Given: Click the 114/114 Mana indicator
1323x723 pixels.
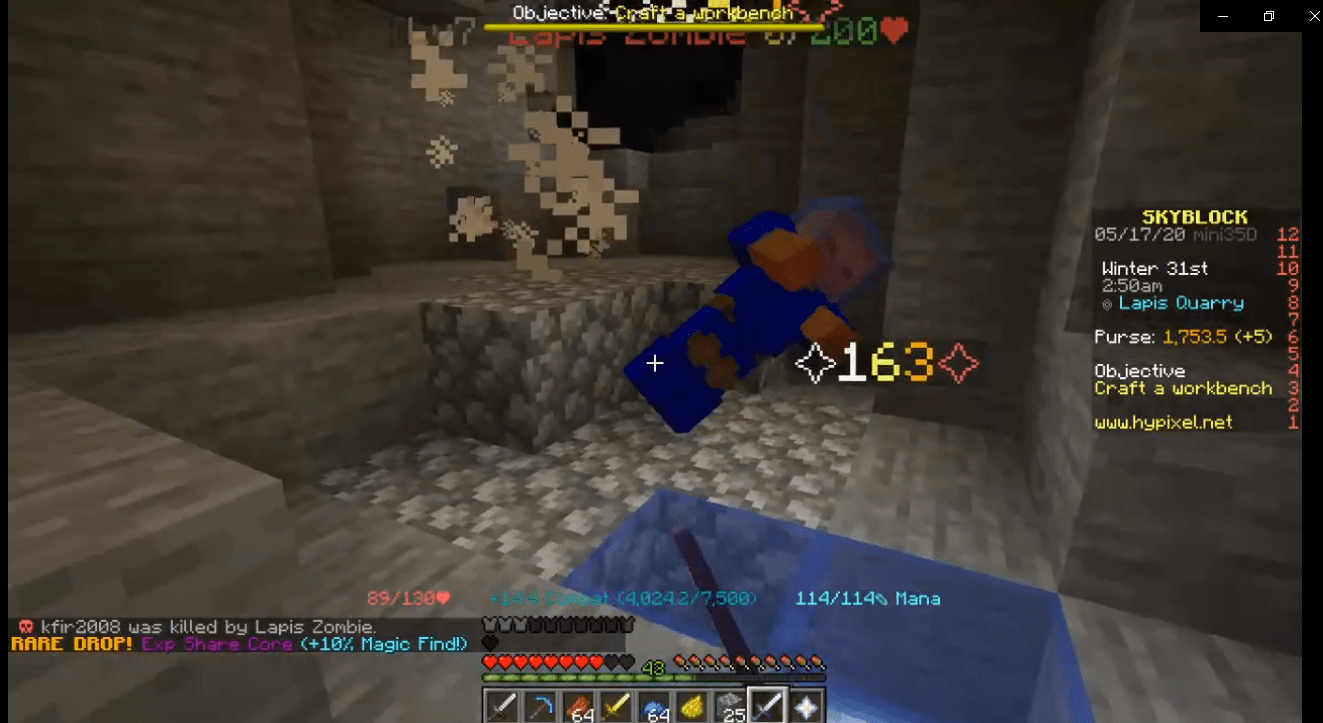Looking at the screenshot, I should click(x=871, y=598).
